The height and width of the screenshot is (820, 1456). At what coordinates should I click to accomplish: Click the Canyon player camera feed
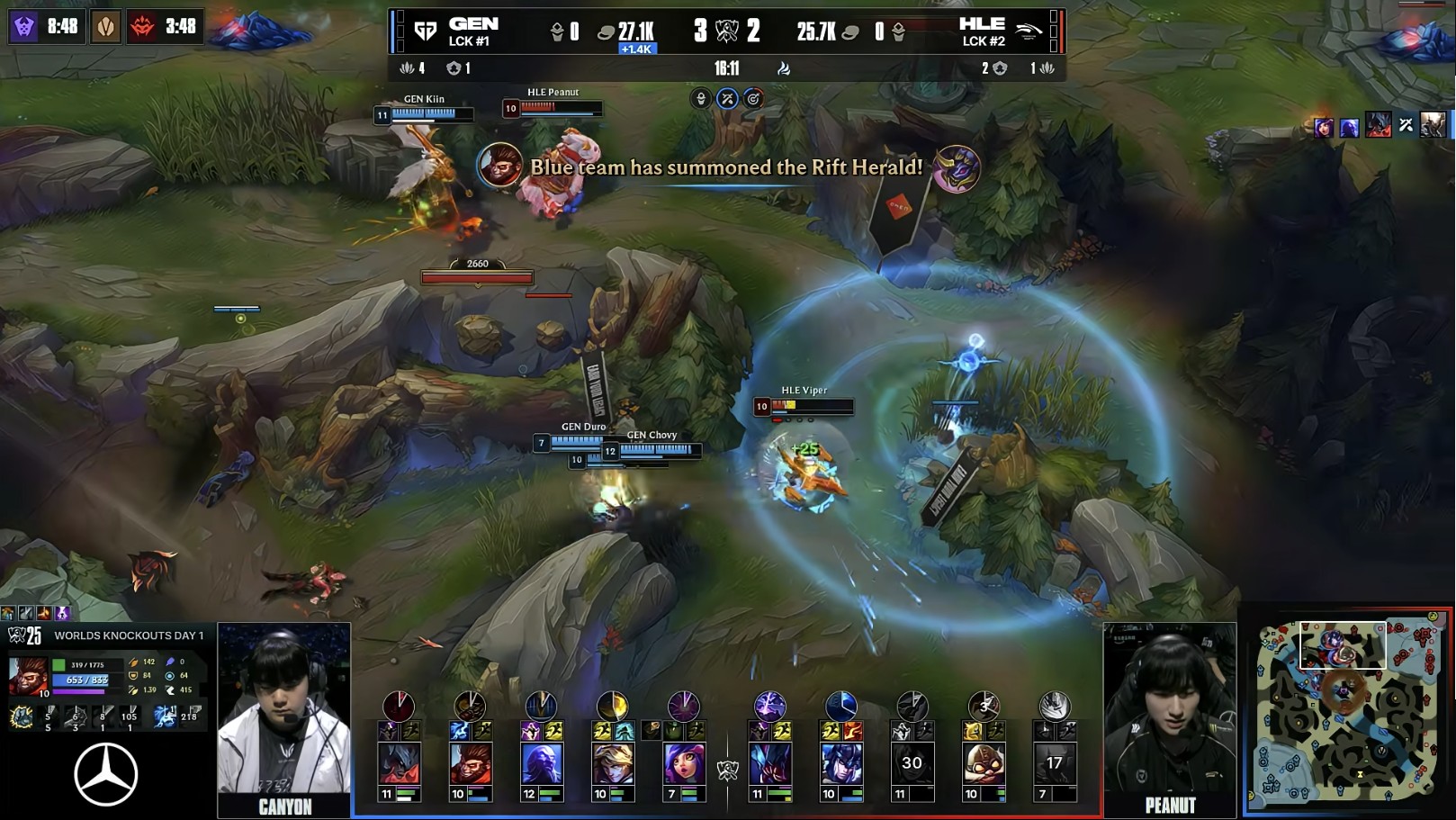(x=283, y=711)
